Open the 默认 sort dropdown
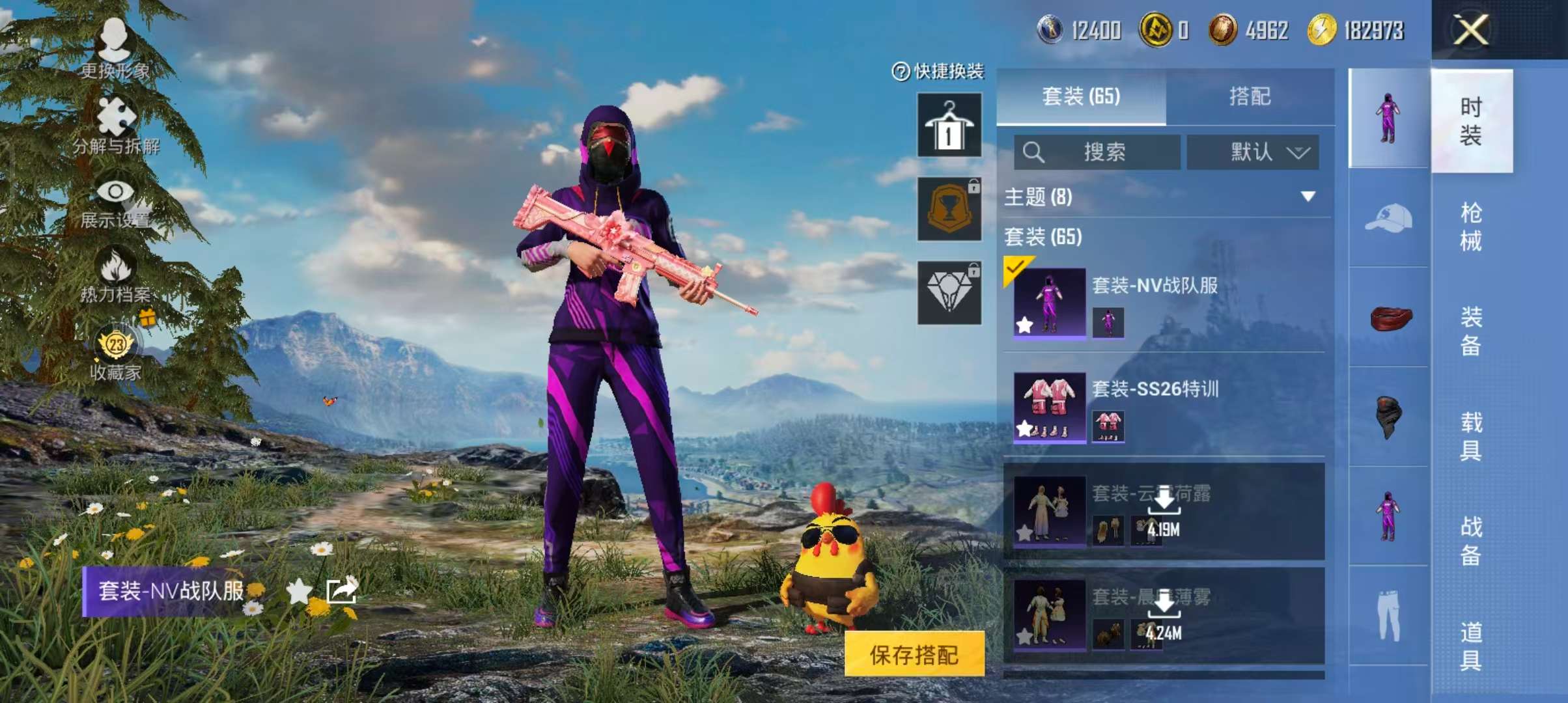1568x703 pixels. coord(1252,152)
